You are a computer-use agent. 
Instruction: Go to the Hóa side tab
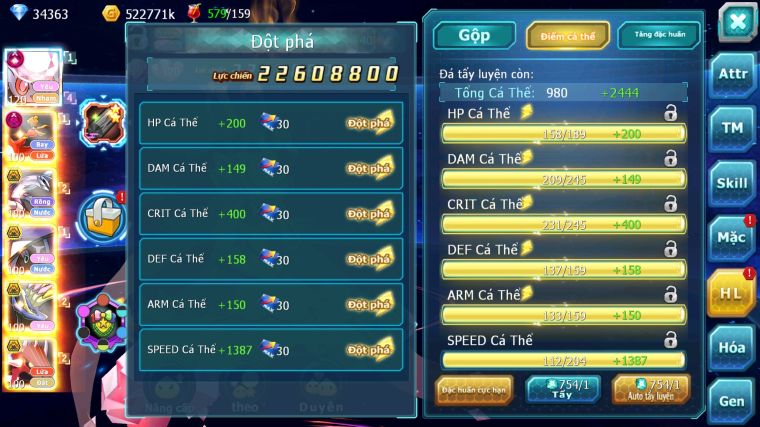click(x=733, y=347)
